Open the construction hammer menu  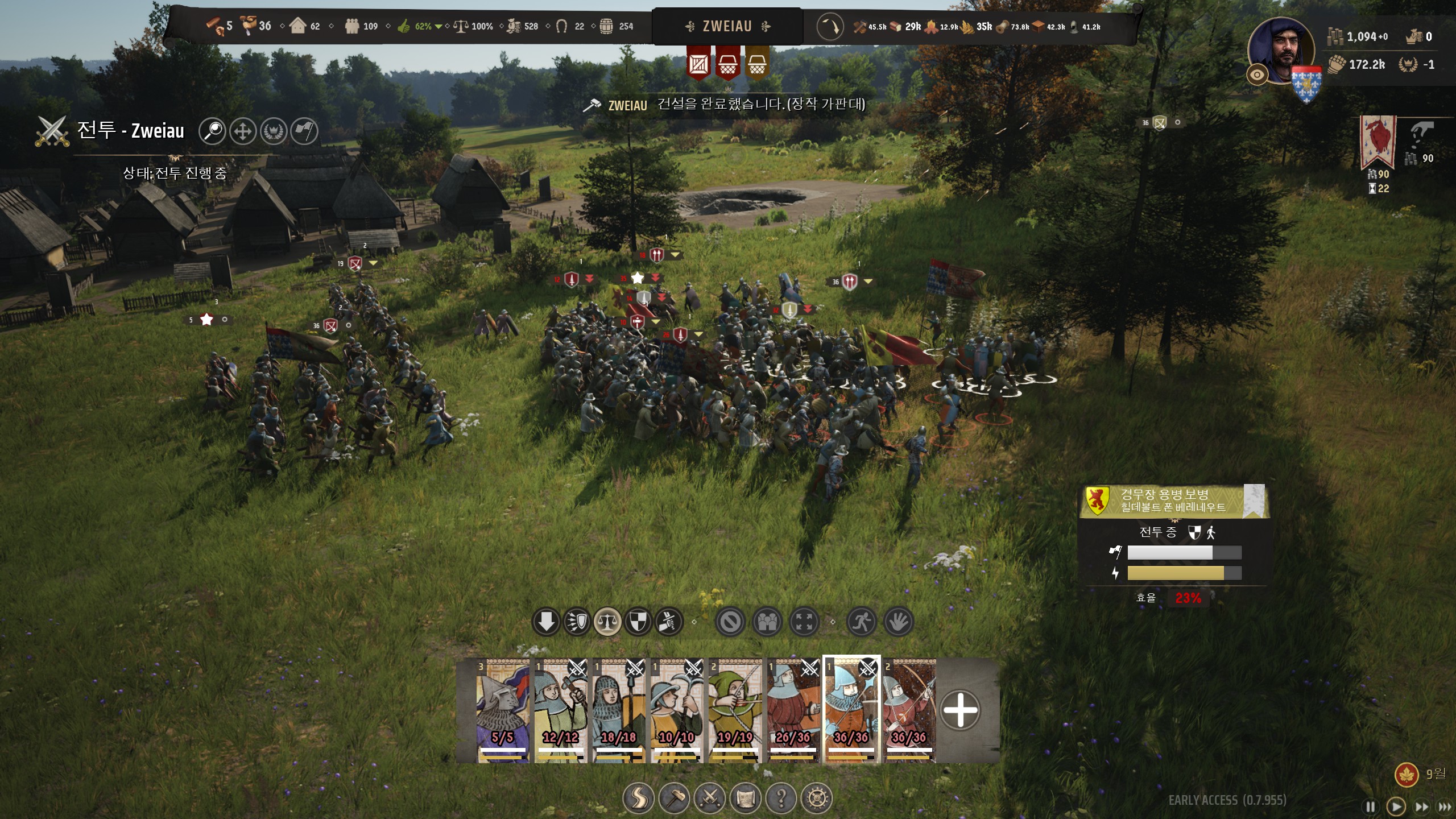[x=675, y=799]
